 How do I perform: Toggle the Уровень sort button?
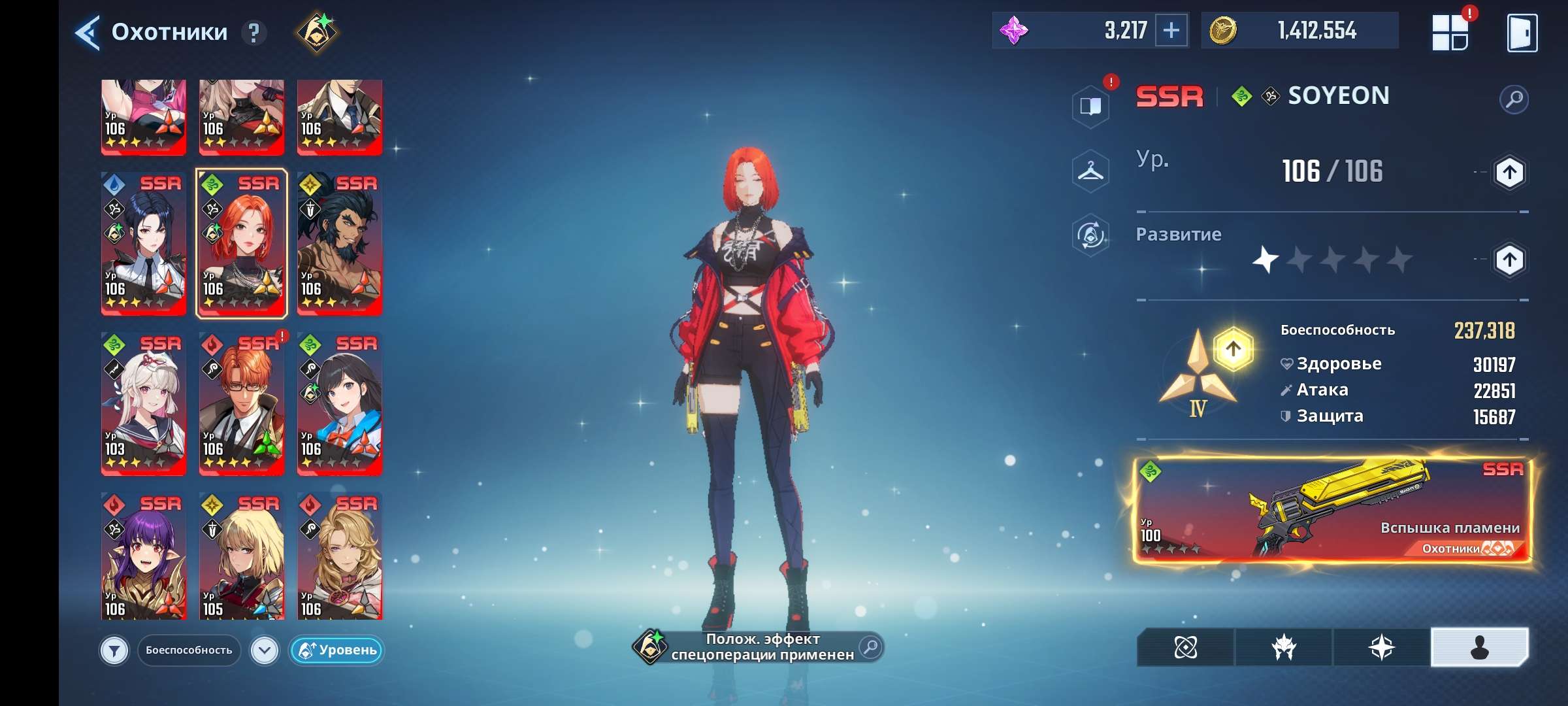pyautogui.click(x=337, y=650)
